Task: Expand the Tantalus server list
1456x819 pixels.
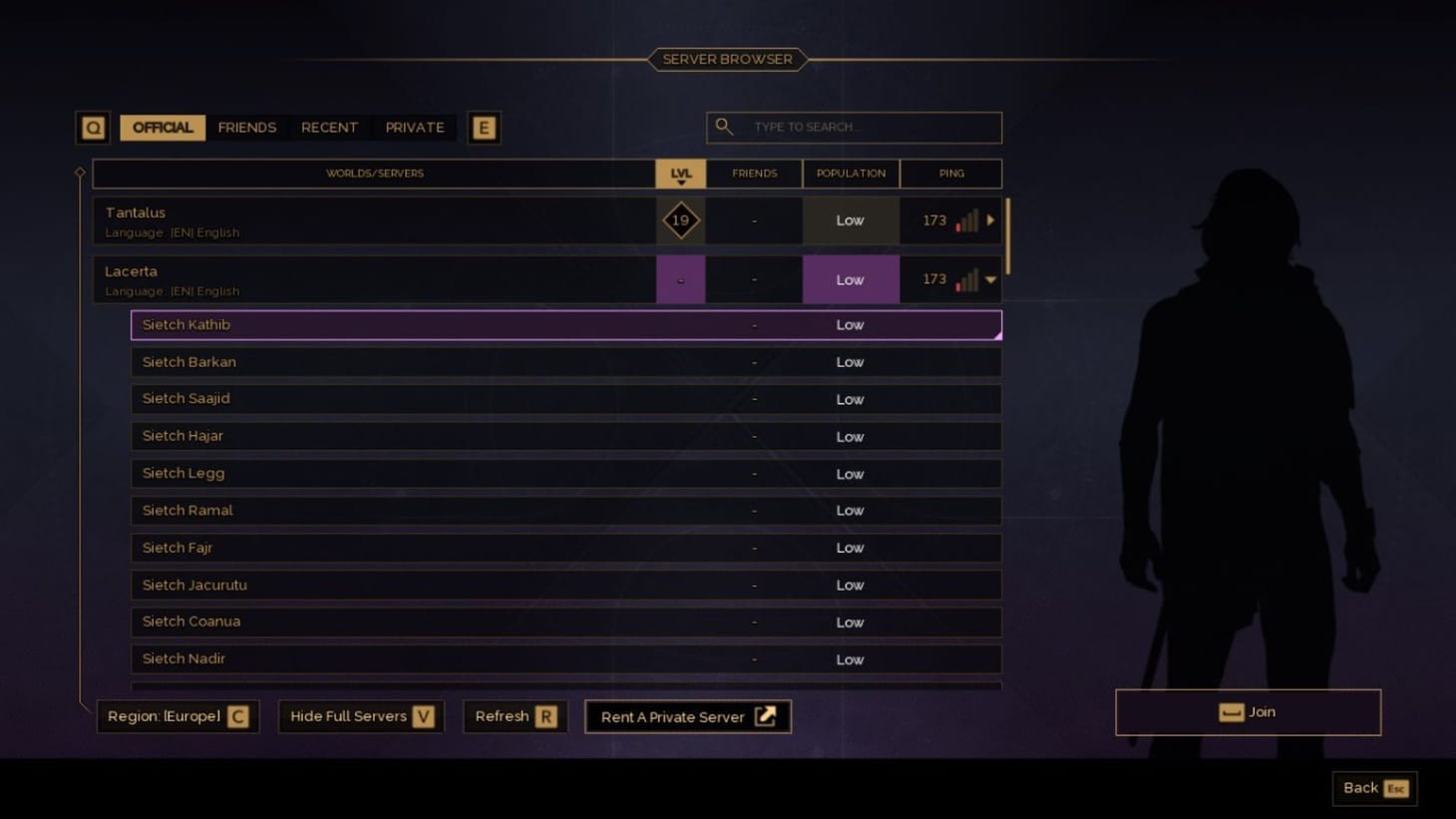Action: point(988,220)
